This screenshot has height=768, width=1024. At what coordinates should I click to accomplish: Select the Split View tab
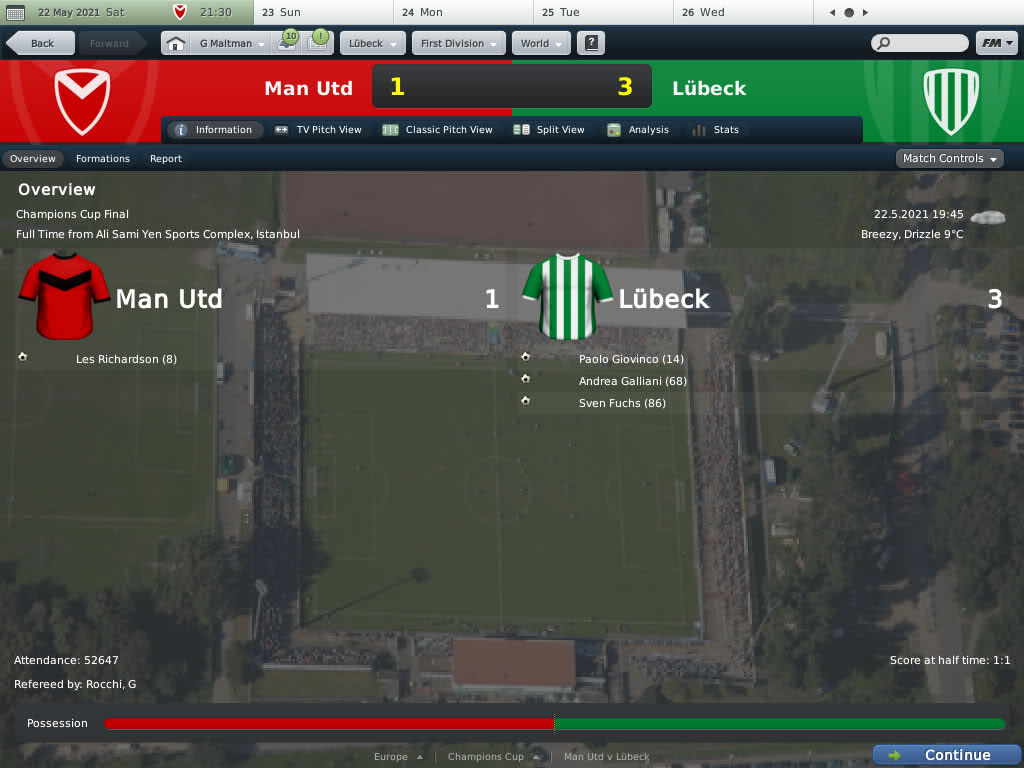[x=549, y=130]
